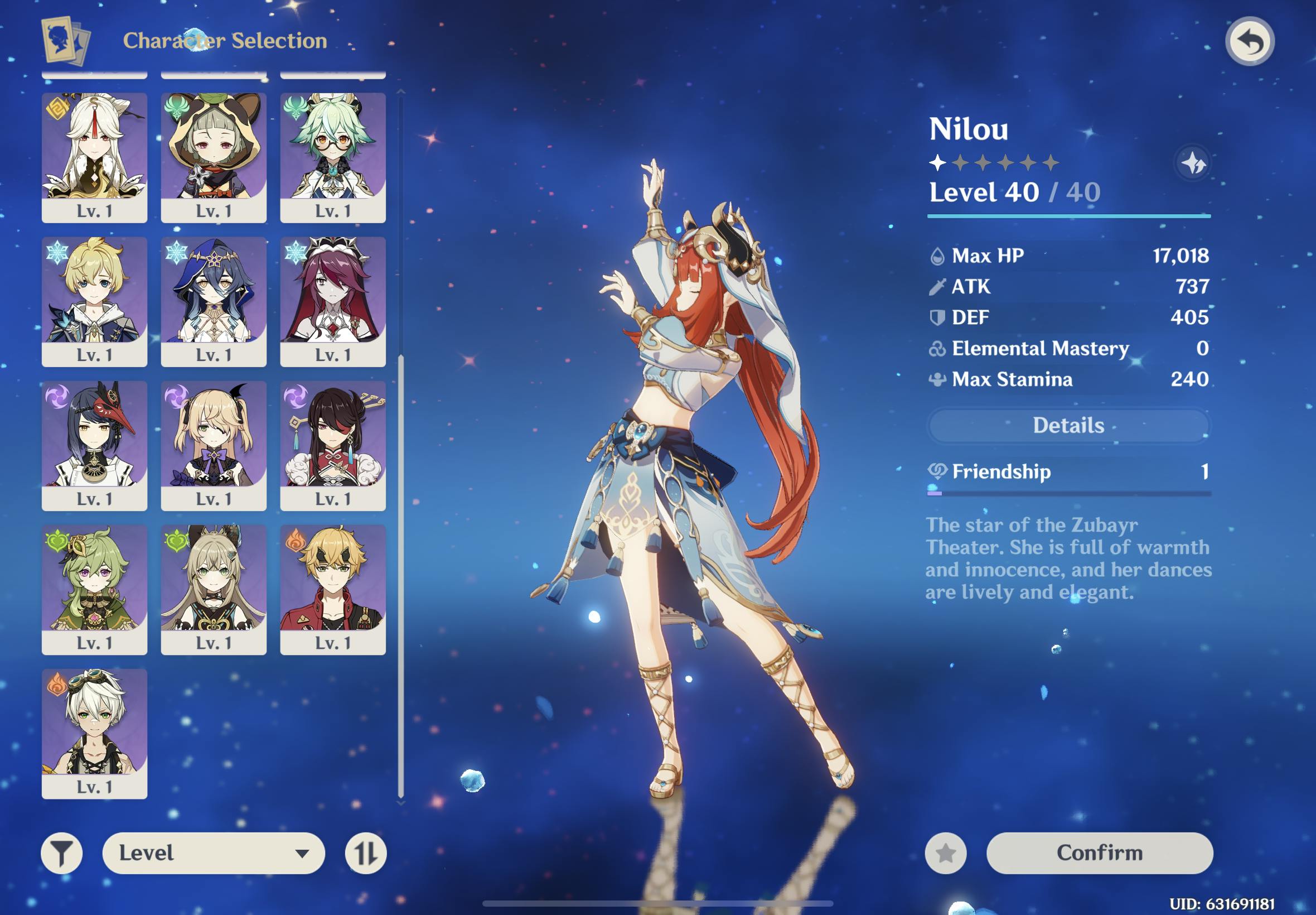Select Collei's Dendro character card
Viewport: 1316px width, 915px height.
[x=95, y=589]
